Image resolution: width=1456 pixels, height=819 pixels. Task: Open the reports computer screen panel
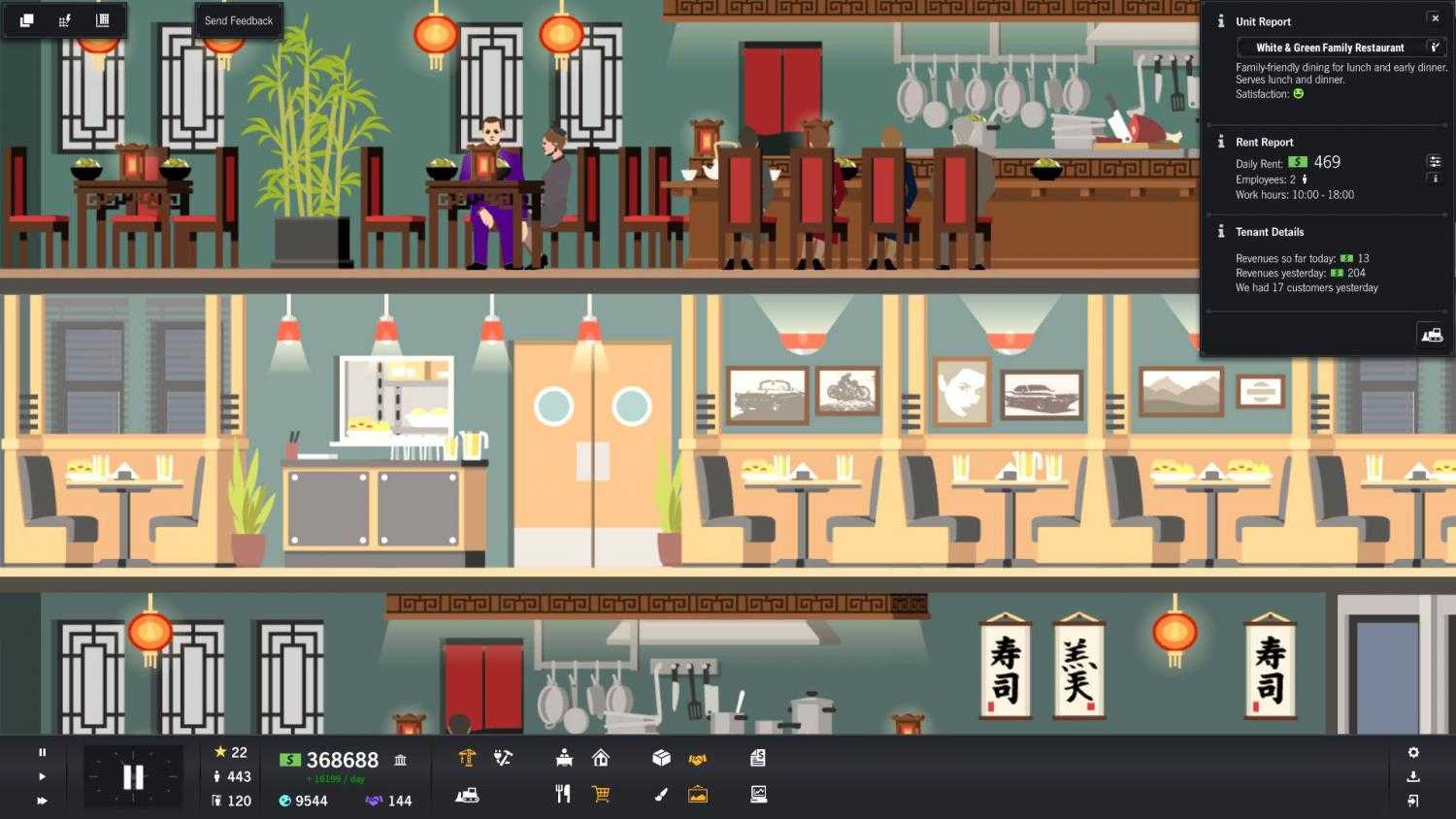(x=757, y=794)
